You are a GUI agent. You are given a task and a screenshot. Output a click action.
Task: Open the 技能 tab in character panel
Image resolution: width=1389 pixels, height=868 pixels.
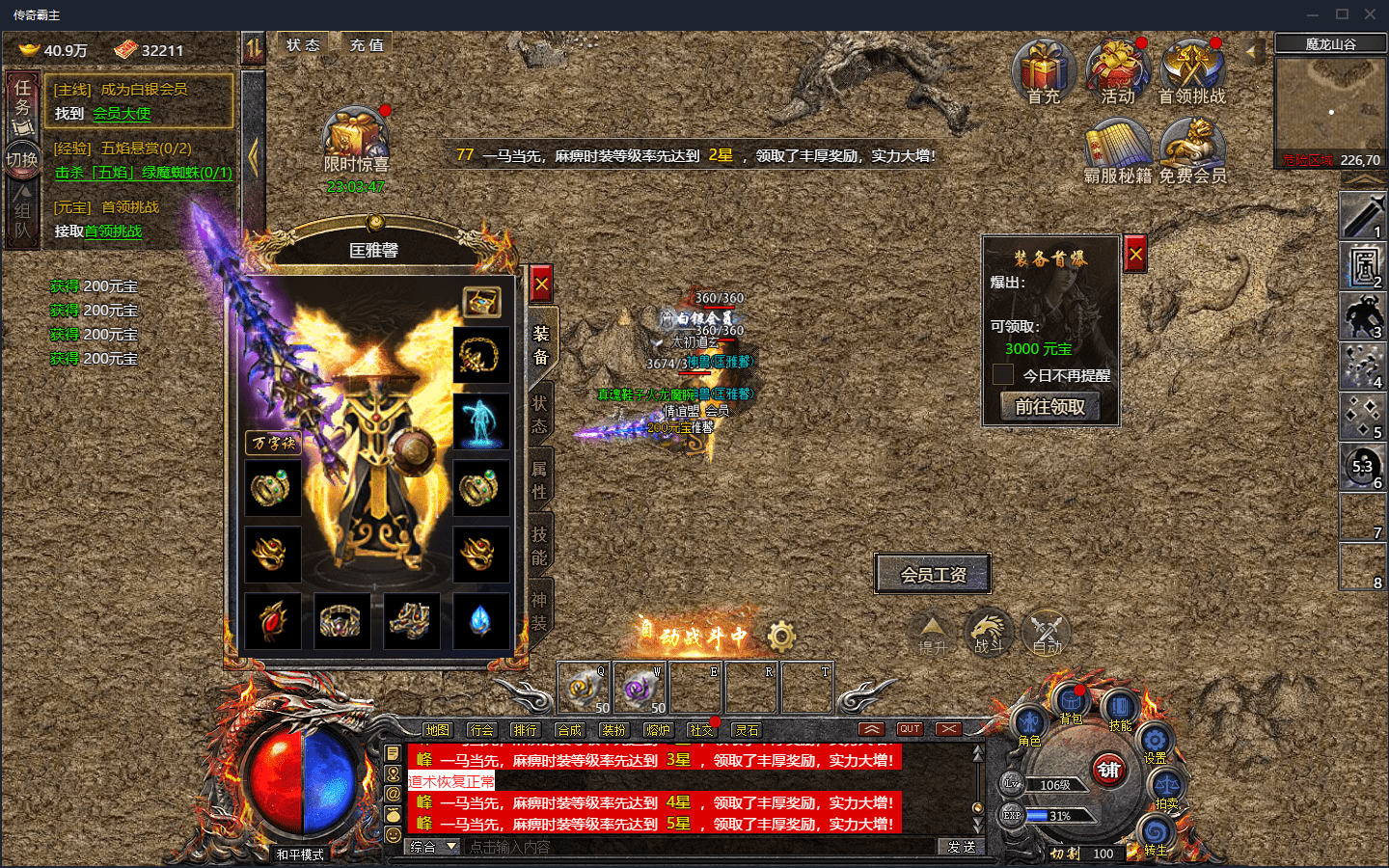click(539, 546)
